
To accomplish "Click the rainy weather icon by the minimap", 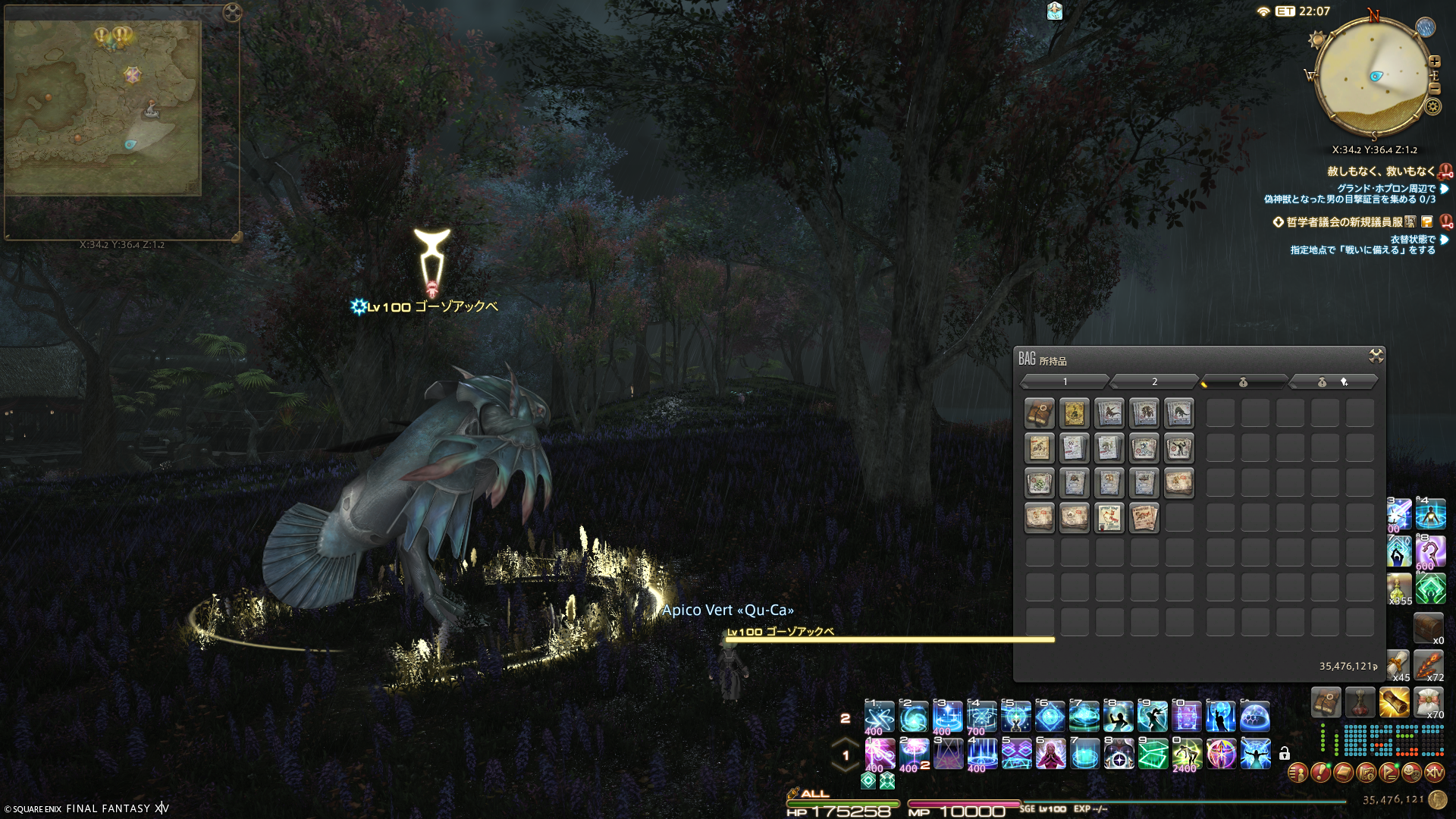I will point(1426,27).
